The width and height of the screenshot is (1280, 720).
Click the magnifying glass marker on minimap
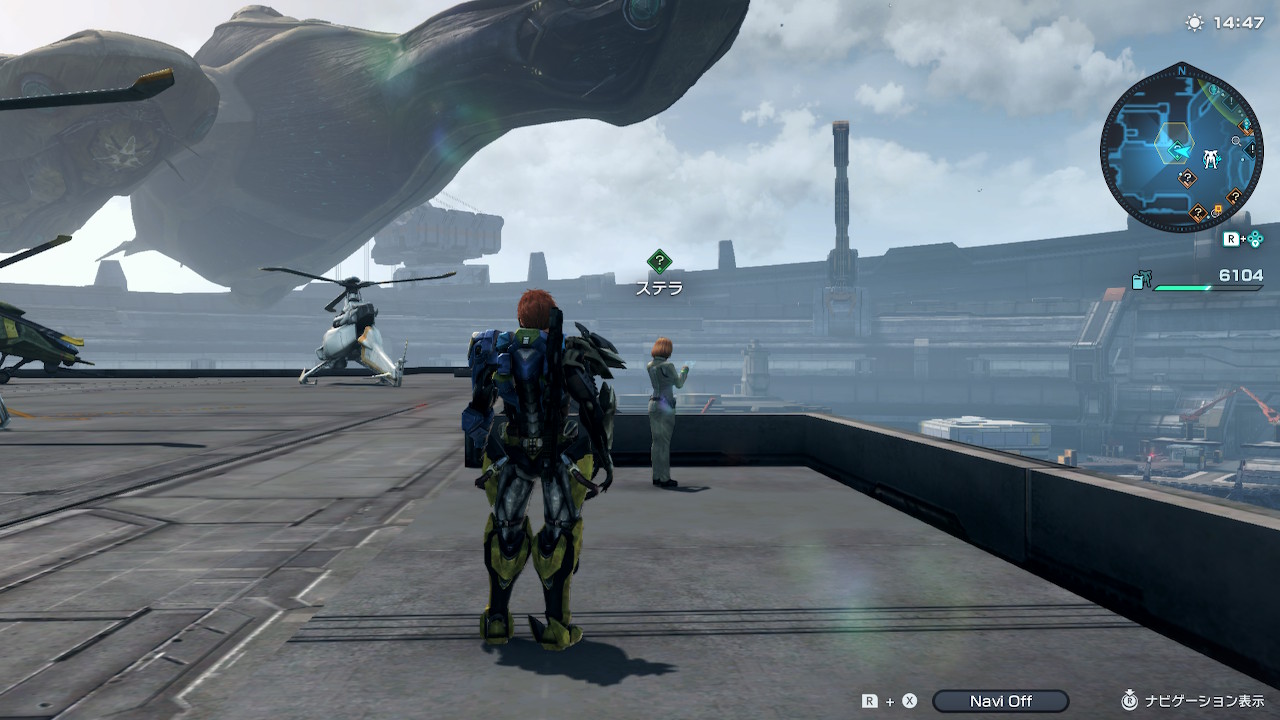tap(1237, 142)
